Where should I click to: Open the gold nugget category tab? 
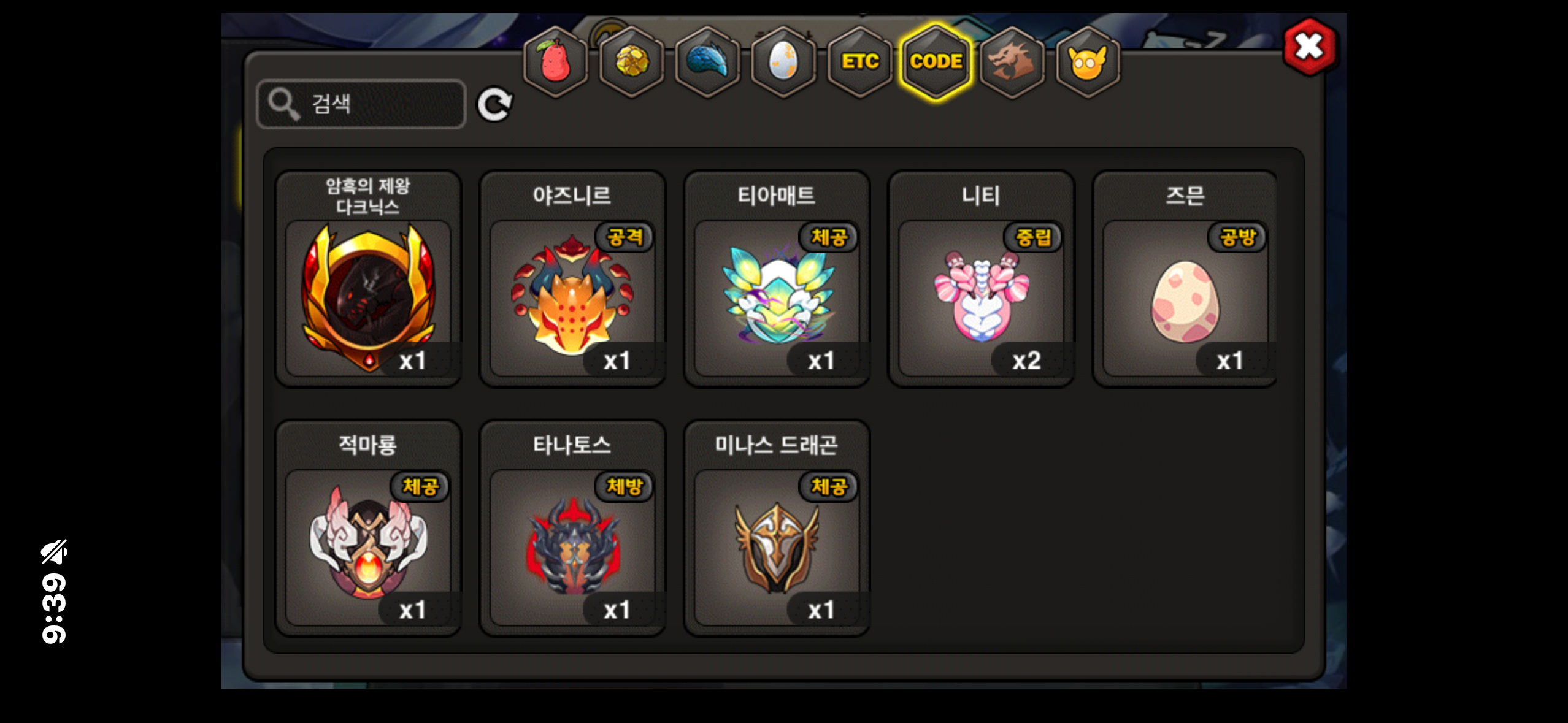(631, 62)
